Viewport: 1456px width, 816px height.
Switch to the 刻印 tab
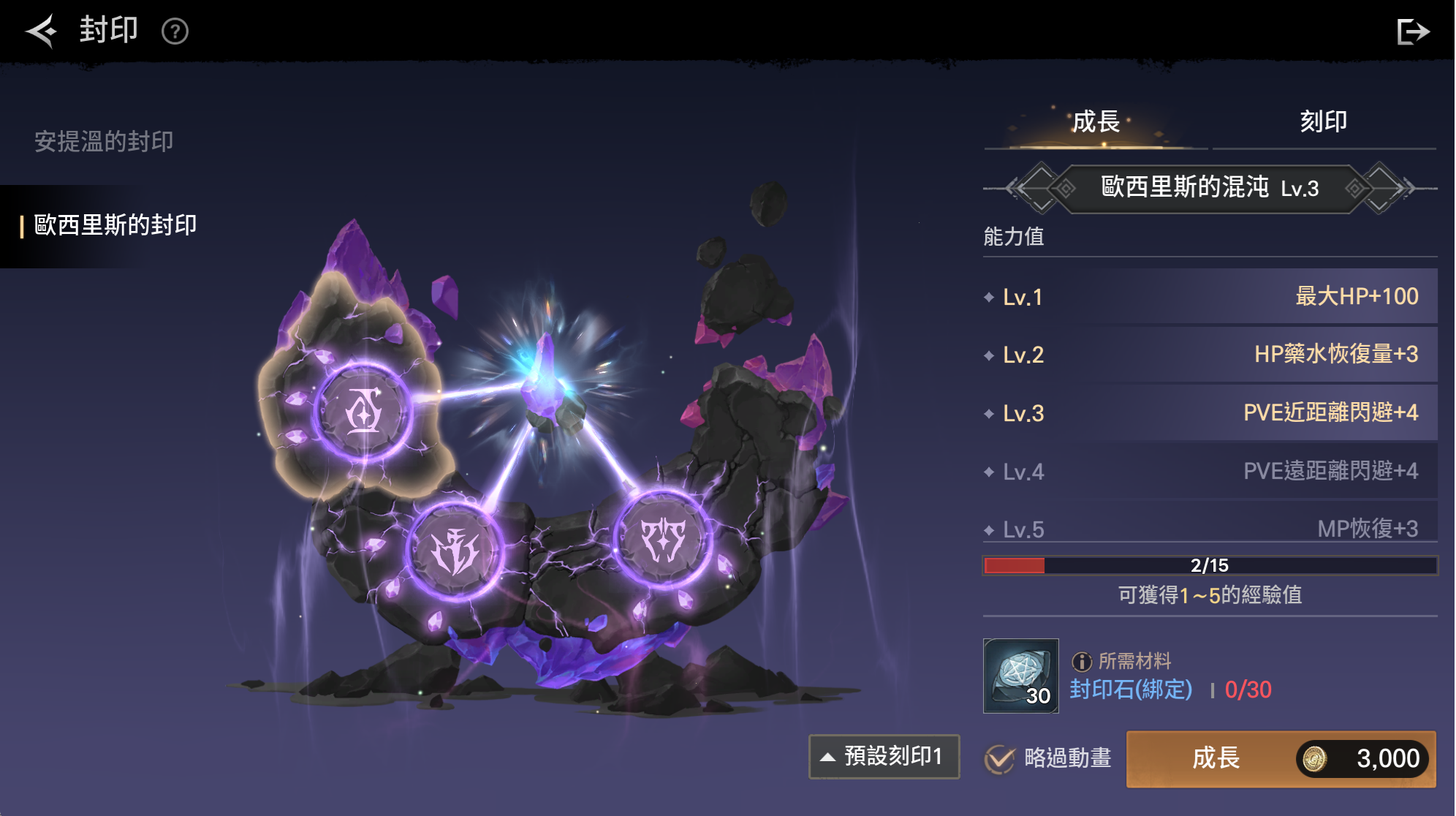[x=1323, y=121]
